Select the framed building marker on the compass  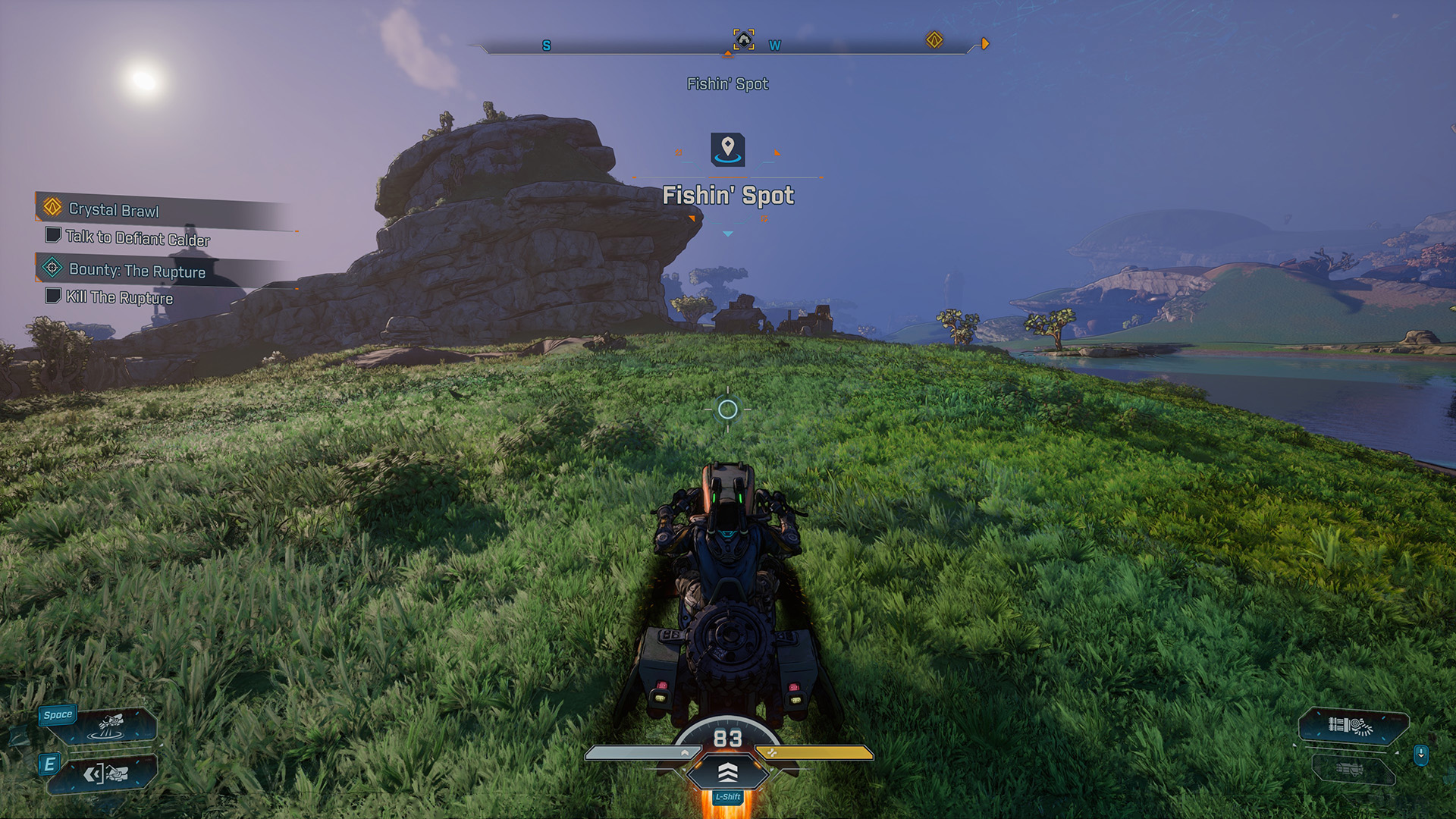[744, 39]
